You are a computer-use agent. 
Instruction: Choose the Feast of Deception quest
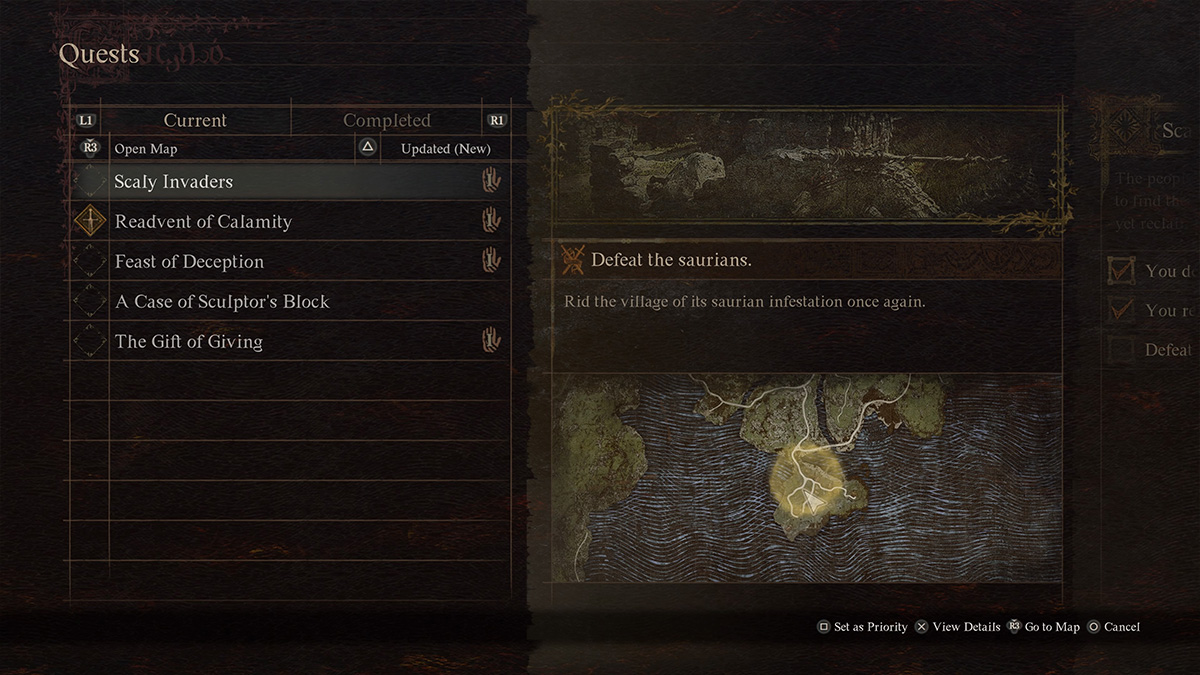coord(189,262)
